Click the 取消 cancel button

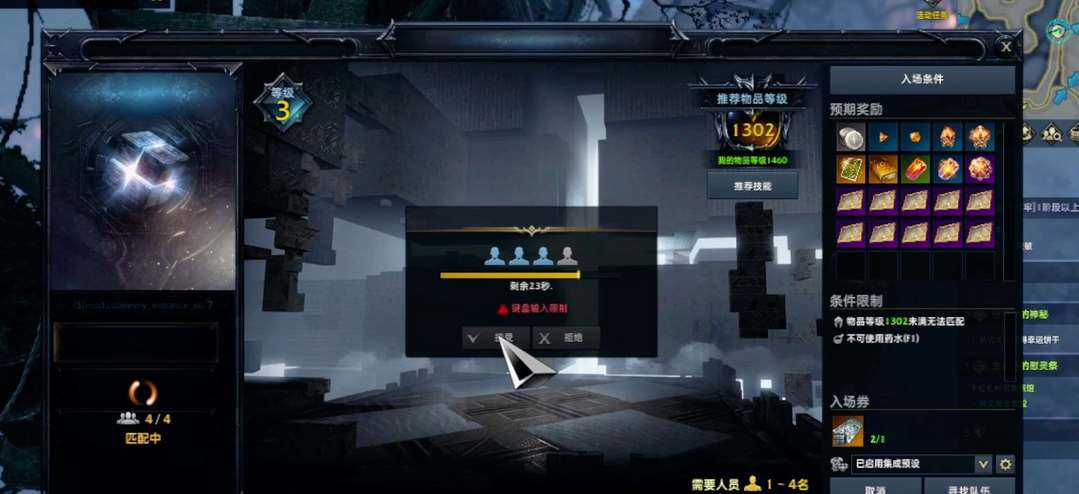875,489
